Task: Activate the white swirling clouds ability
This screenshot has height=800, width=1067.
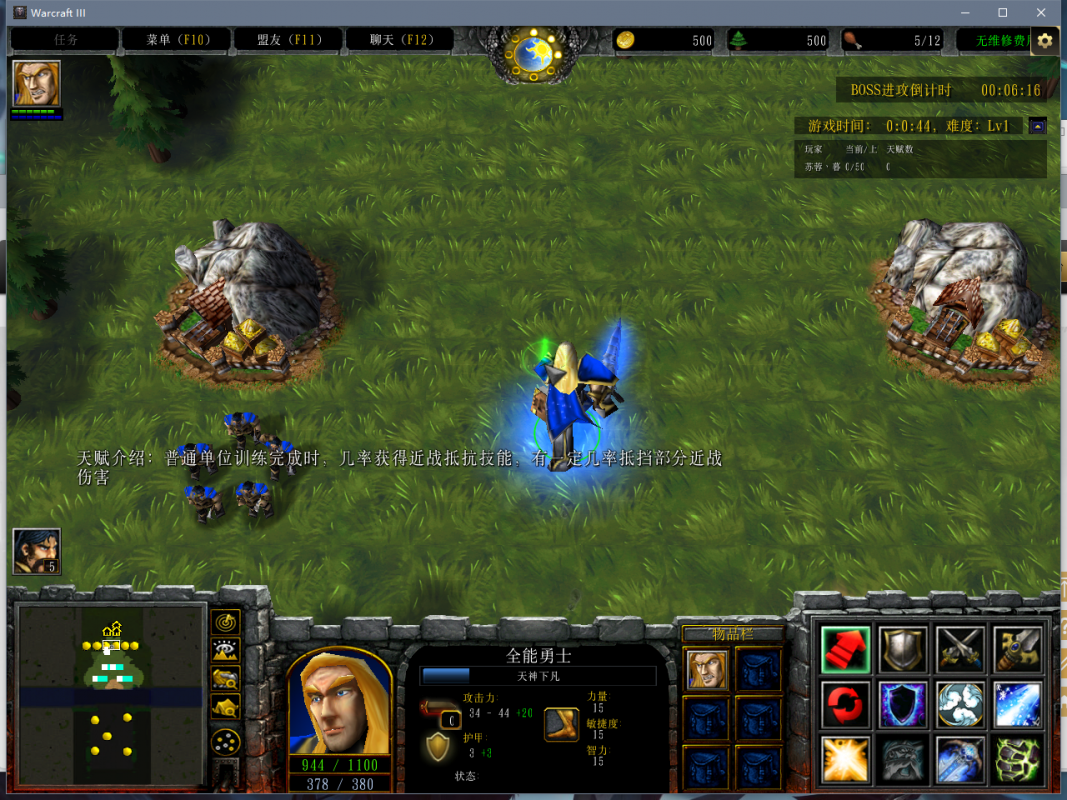Action: point(960,704)
